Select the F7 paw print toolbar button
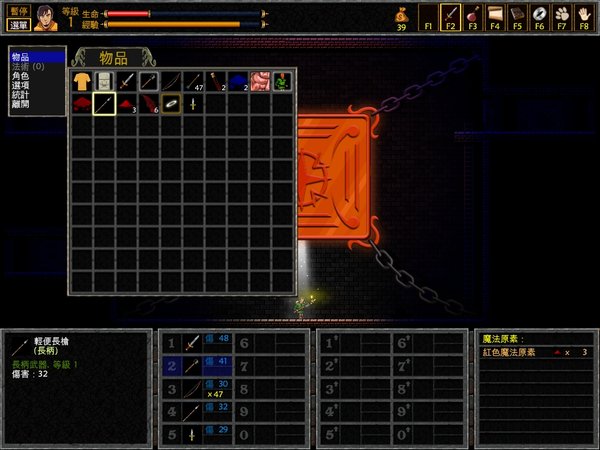Image resolution: width=600 pixels, height=450 pixels. click(561, 15)
